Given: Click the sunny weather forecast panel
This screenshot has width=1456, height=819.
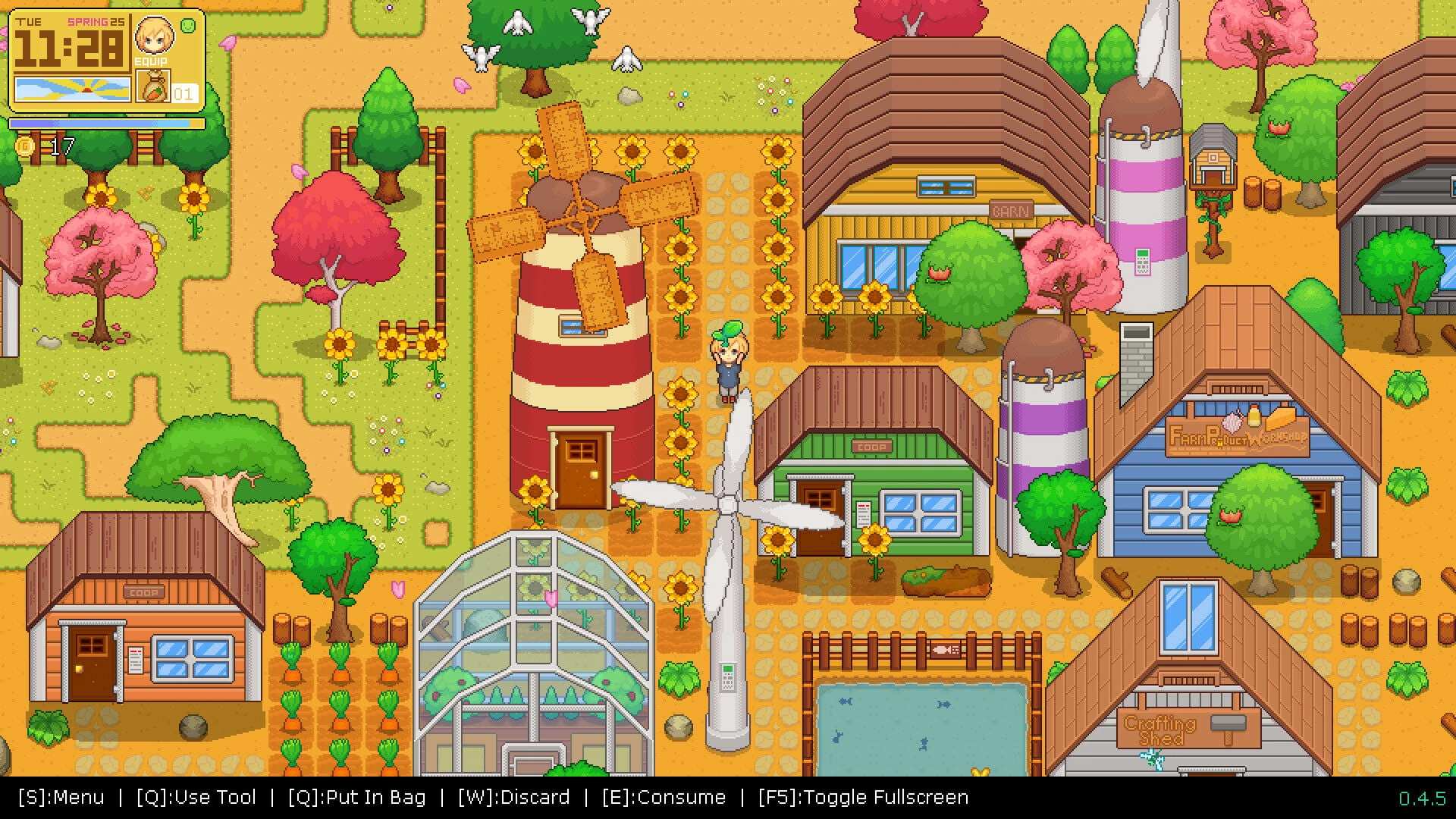Looking at the screenshot, I should (x=72, y=89).
